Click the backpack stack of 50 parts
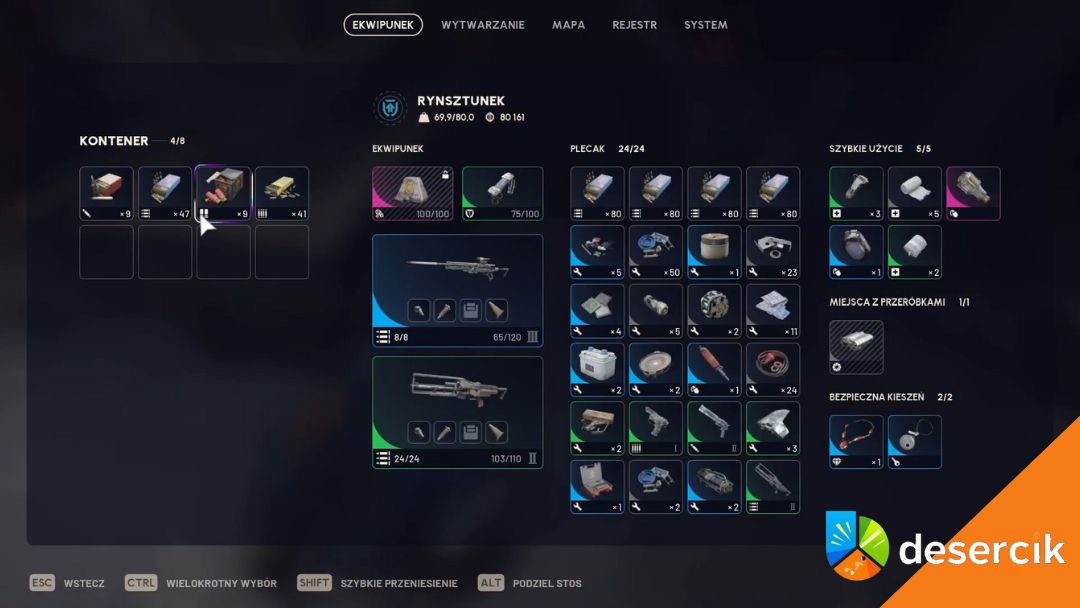Viewport: 1080px width, 608px height. [656, 252]
